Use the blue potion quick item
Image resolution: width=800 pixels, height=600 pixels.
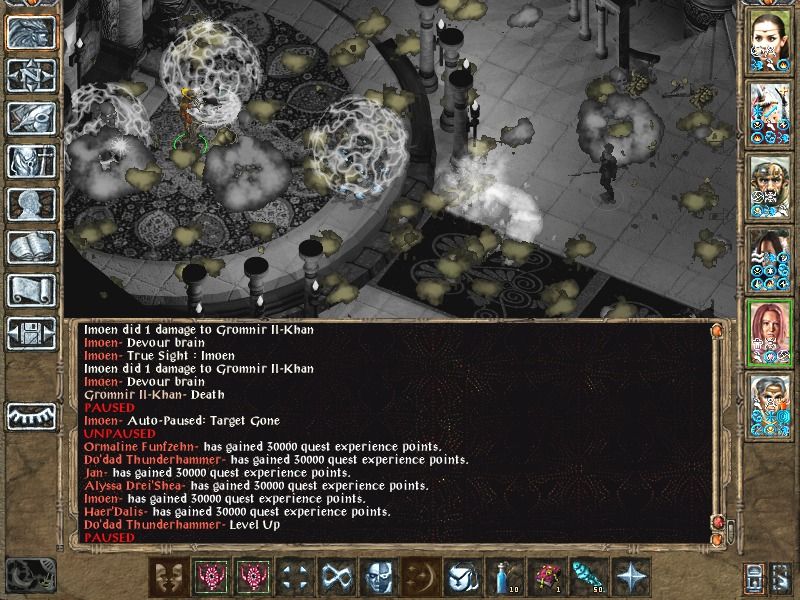[x=504, y=577]
